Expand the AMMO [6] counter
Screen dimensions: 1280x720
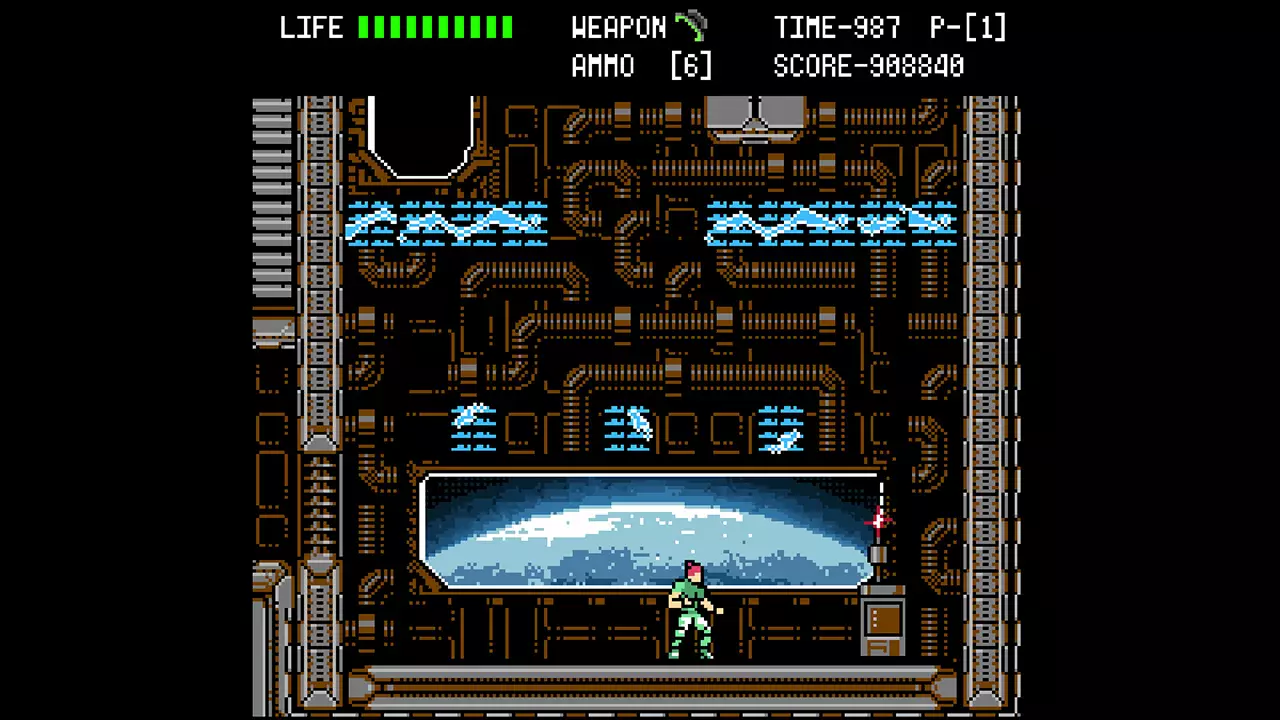point(640,65)
